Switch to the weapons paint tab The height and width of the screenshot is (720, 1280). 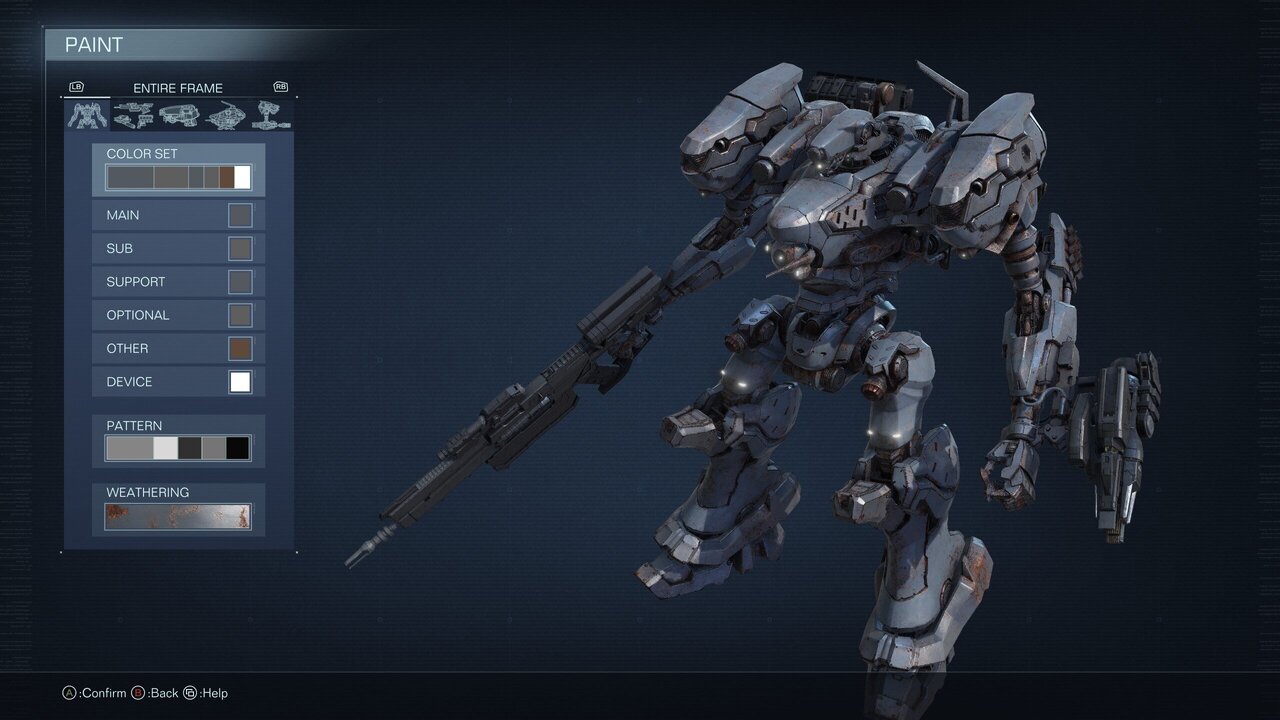click(x=134, y=115)
